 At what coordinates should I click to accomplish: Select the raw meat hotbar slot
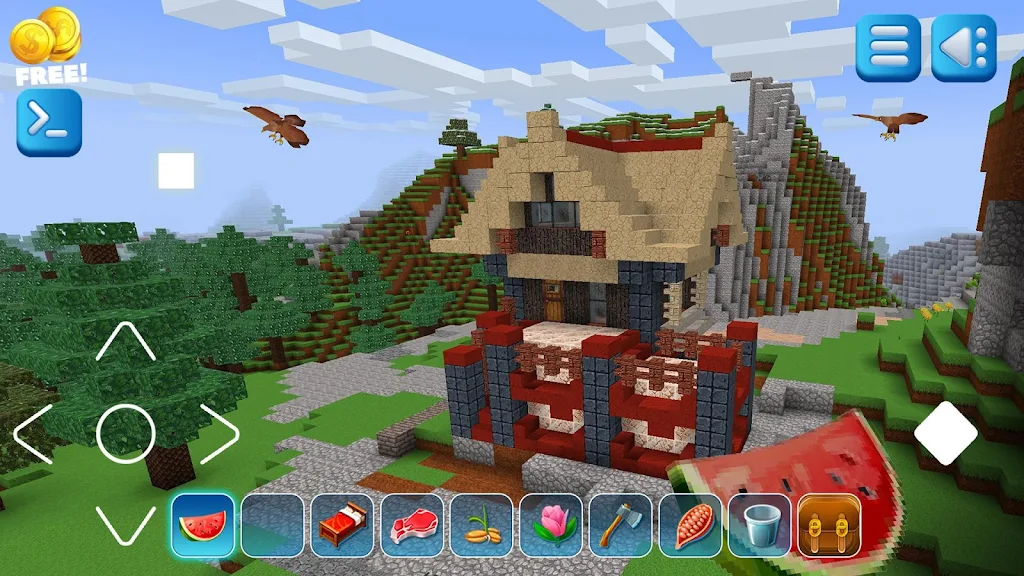[x=412, y=524]
